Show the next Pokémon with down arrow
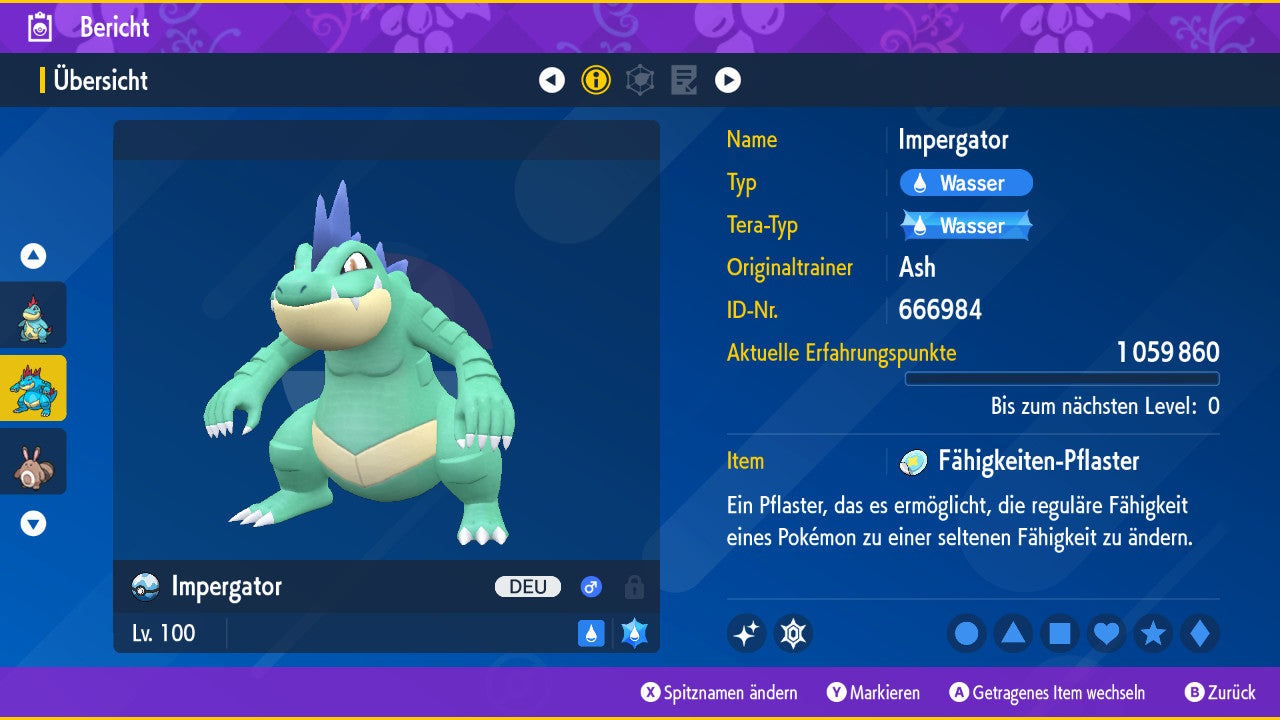The width and height of the screenshot is (1280, 720). (33, 523)
